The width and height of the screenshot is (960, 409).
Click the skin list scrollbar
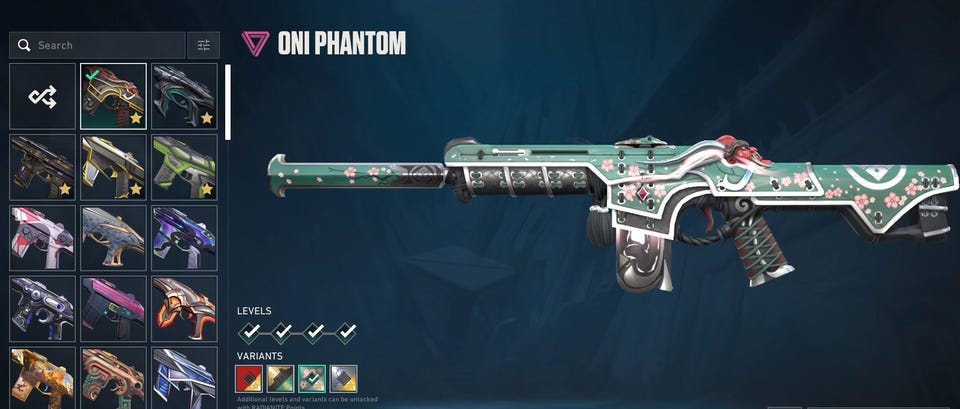[x=228, y=102]
